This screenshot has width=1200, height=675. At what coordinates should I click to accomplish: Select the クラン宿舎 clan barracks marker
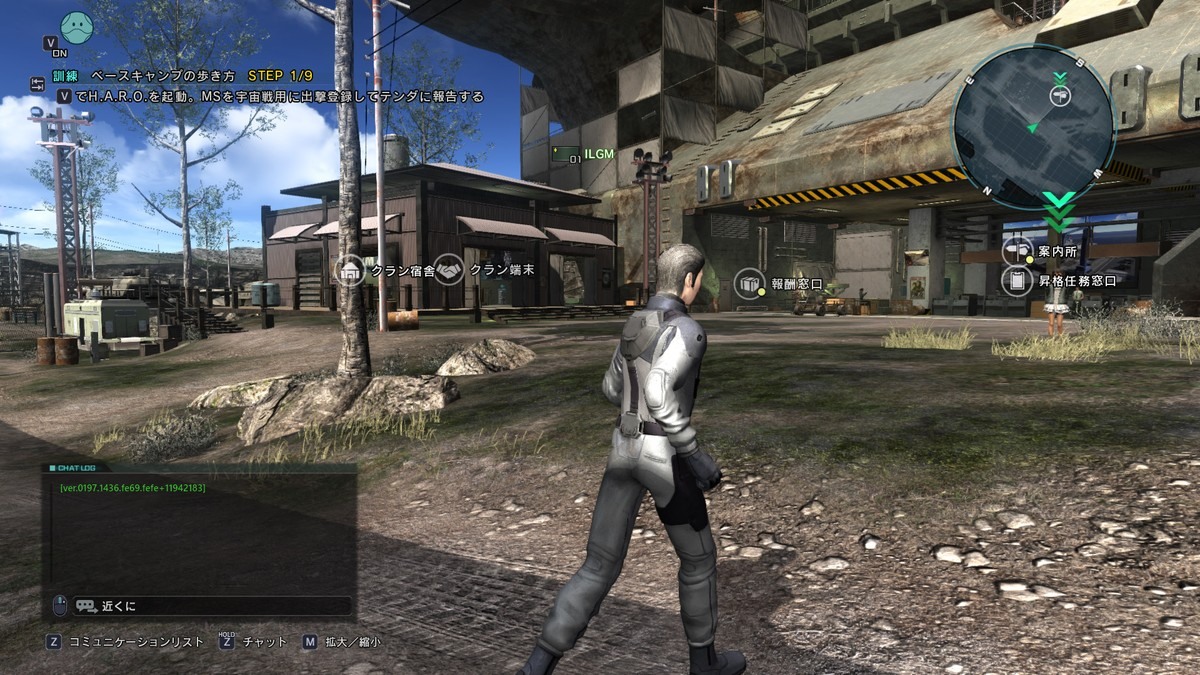pyautogui.click(x=349, y=270)
